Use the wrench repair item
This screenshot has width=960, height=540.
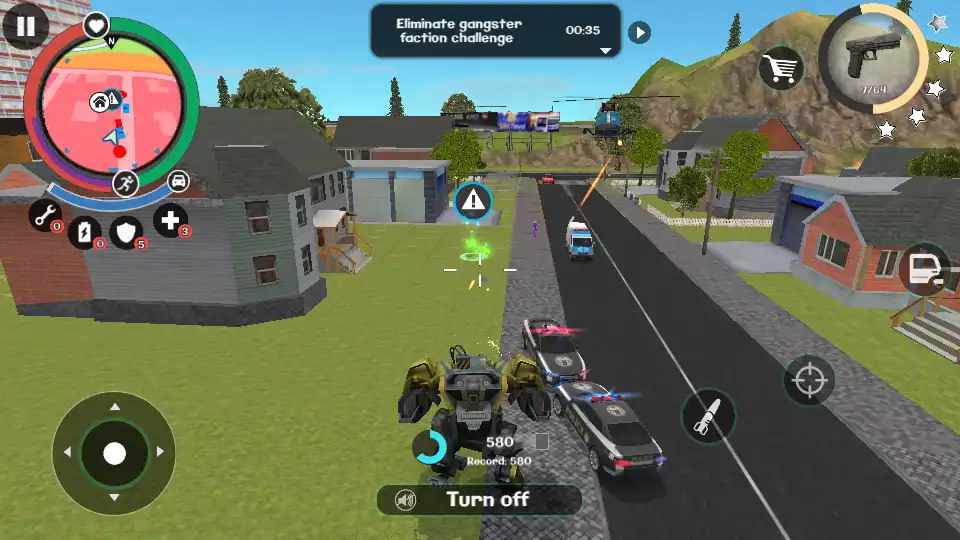click(44, 214)
